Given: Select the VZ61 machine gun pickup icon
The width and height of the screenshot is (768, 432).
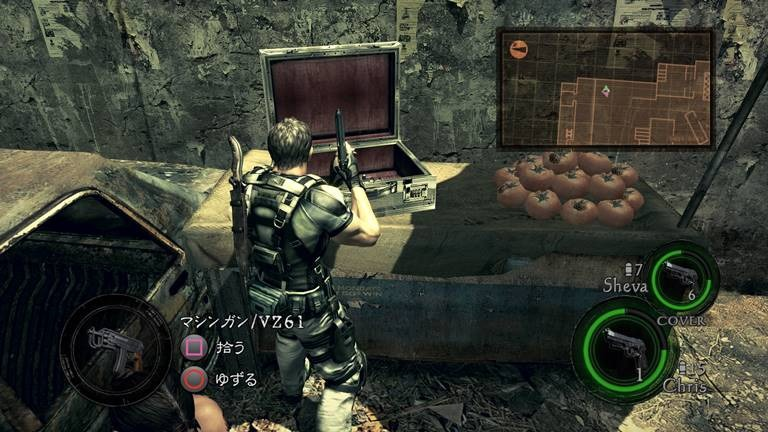Looking at the screenshot, I should click(x=113, y=349).
